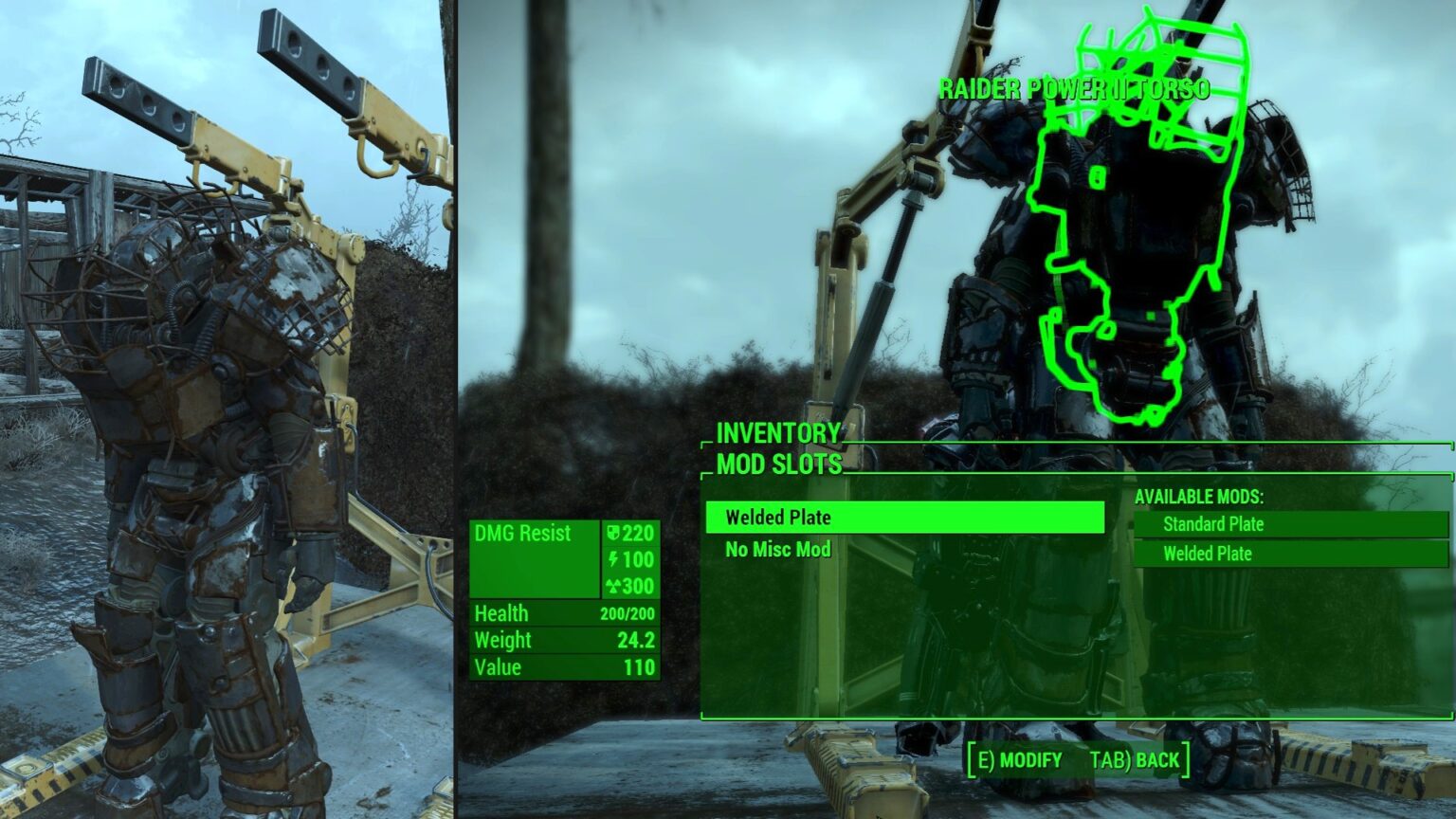Click the Modify button
This screenshot has height=819, width=1456.
(1020, 760)
